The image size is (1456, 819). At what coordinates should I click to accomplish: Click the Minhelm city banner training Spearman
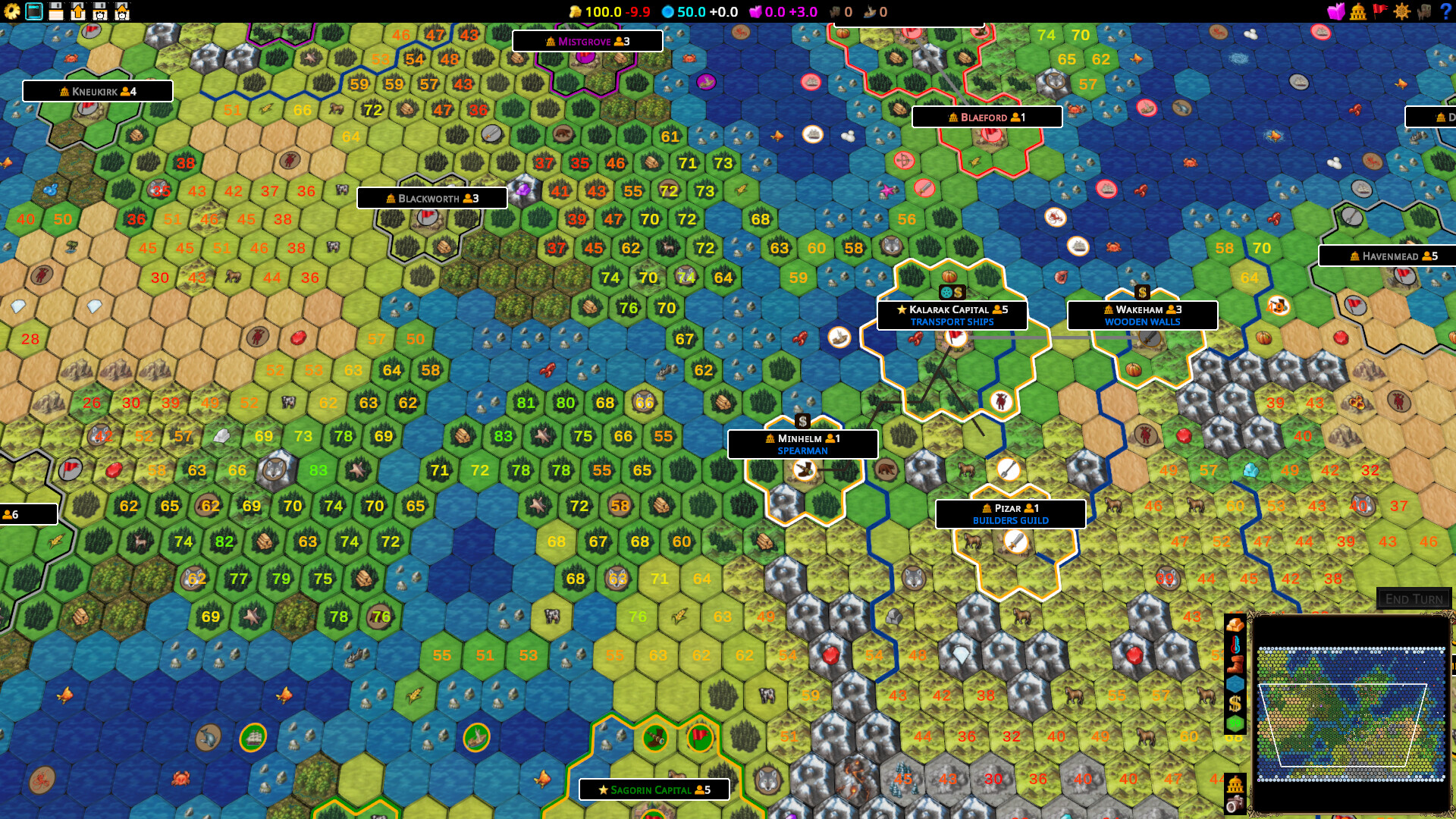click(x=802, y=444)
